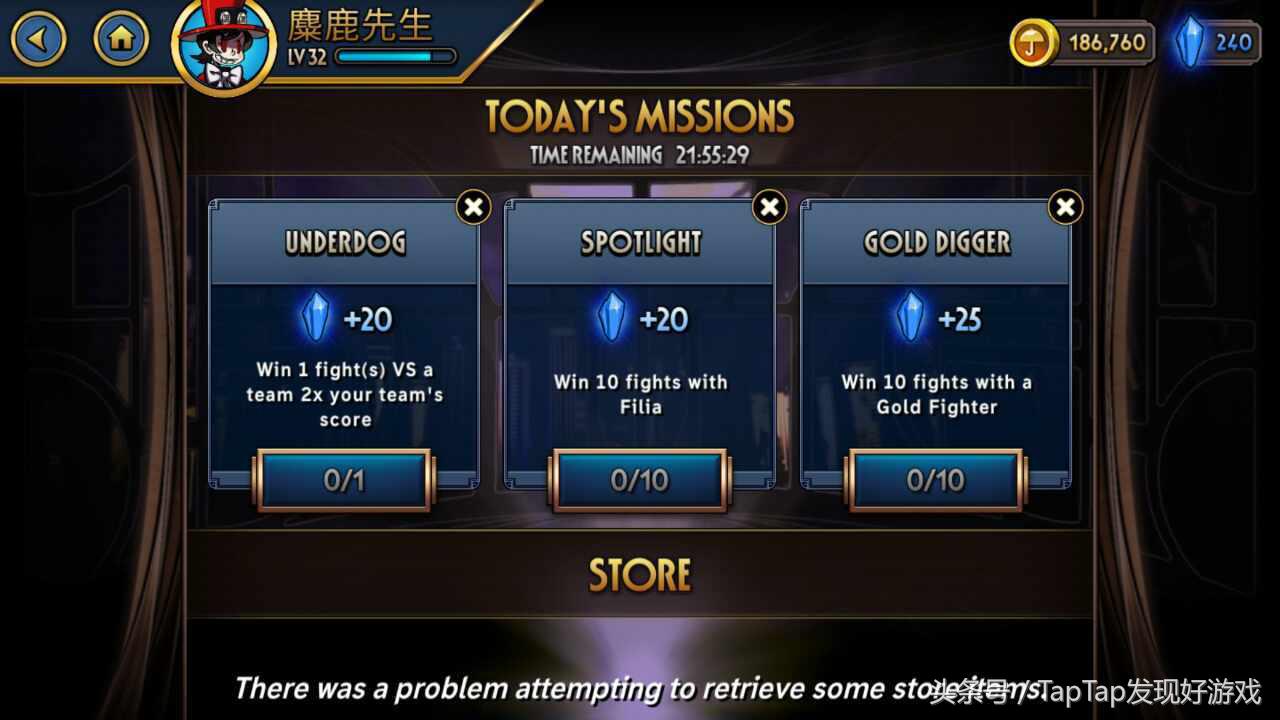This screenshot has width=1280, height=720.
Task: Dismiss the Underdog mission
Action: coord(474,207)
